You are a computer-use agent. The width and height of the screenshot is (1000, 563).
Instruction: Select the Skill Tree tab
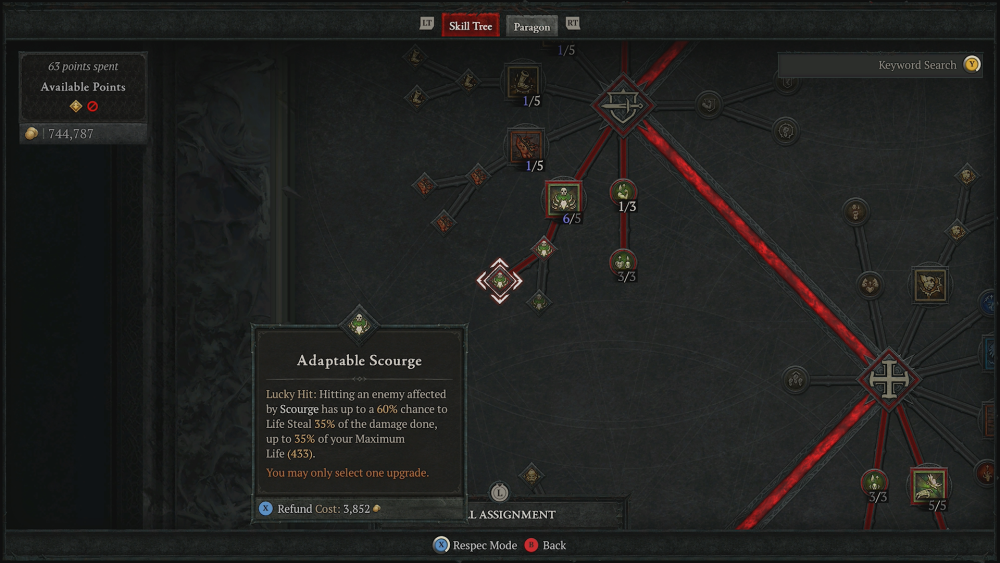coord(470,26)
